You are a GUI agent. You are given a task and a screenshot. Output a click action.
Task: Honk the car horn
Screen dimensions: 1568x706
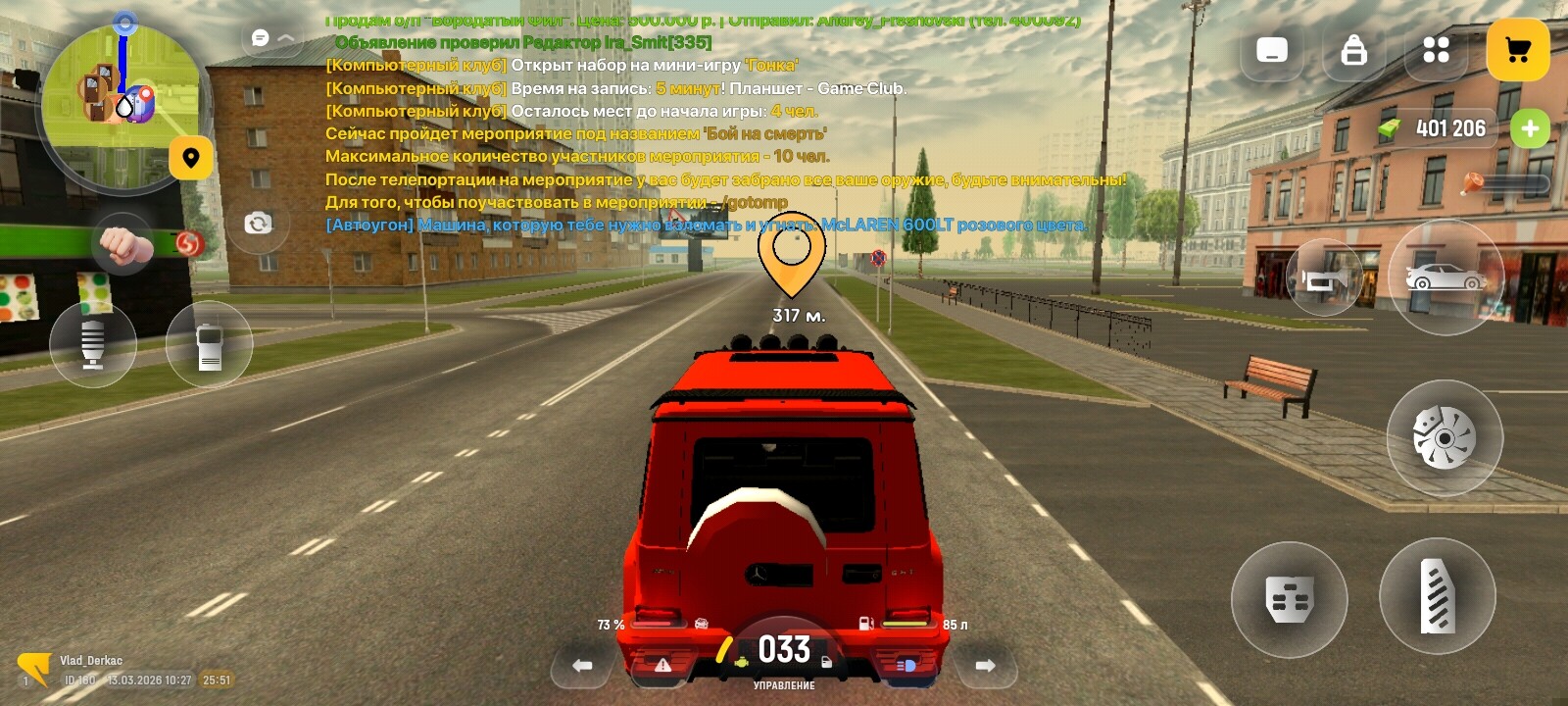pyautogui.click(x=1324, y=279)
